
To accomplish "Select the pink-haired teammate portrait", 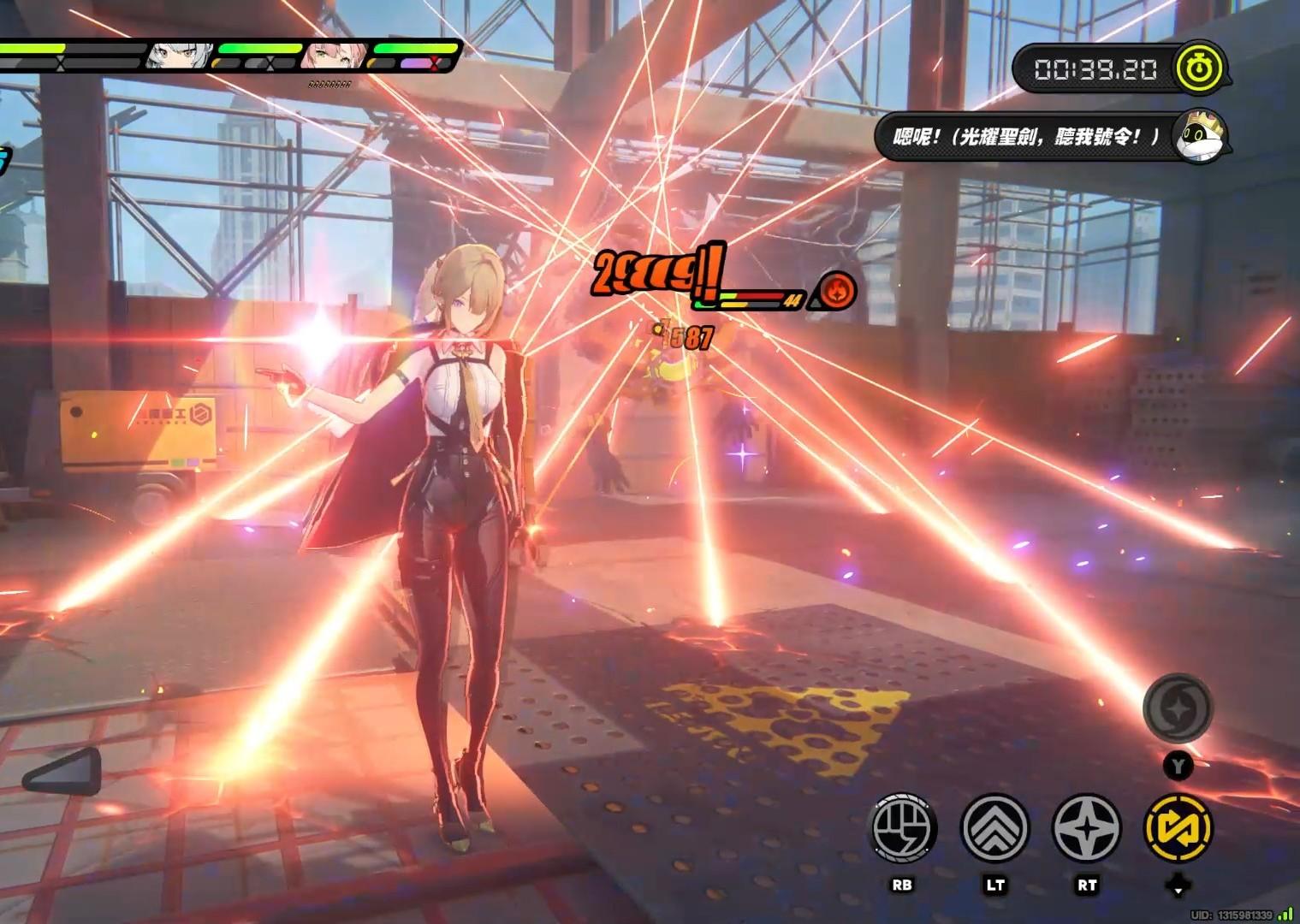I will tap(332, 56).
